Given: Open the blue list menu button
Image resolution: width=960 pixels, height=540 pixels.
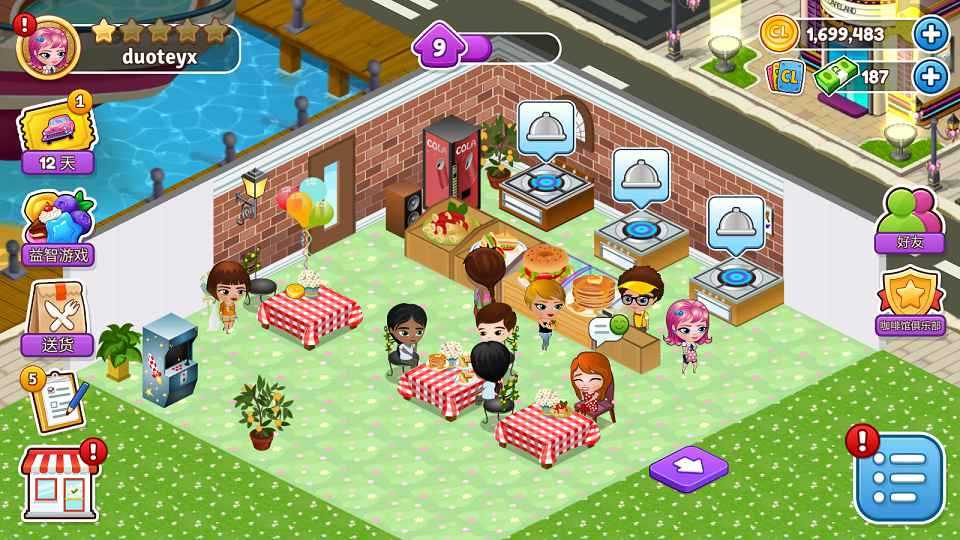Looking at the screenshot, I should point(898,478).
